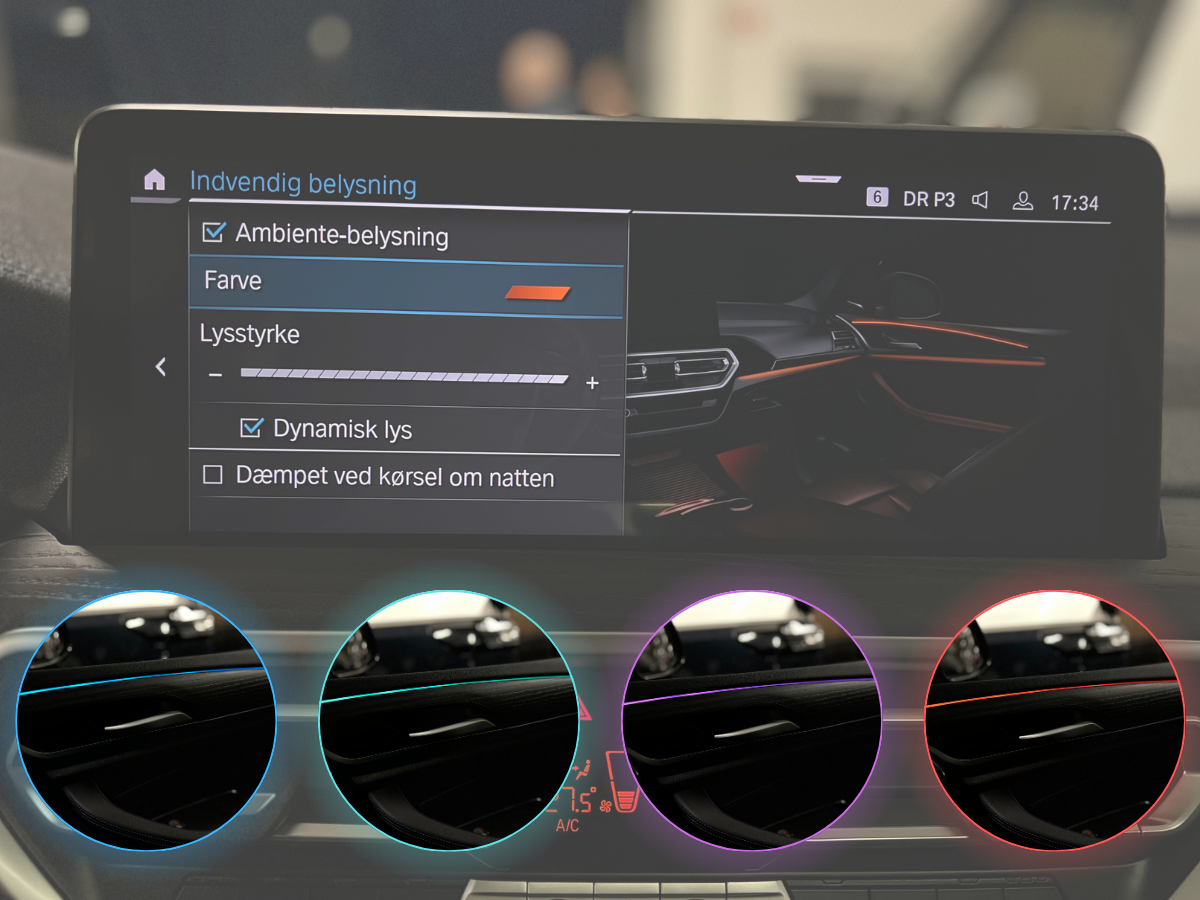Increase Lysstyrke with the plus button

click(592, 383)
